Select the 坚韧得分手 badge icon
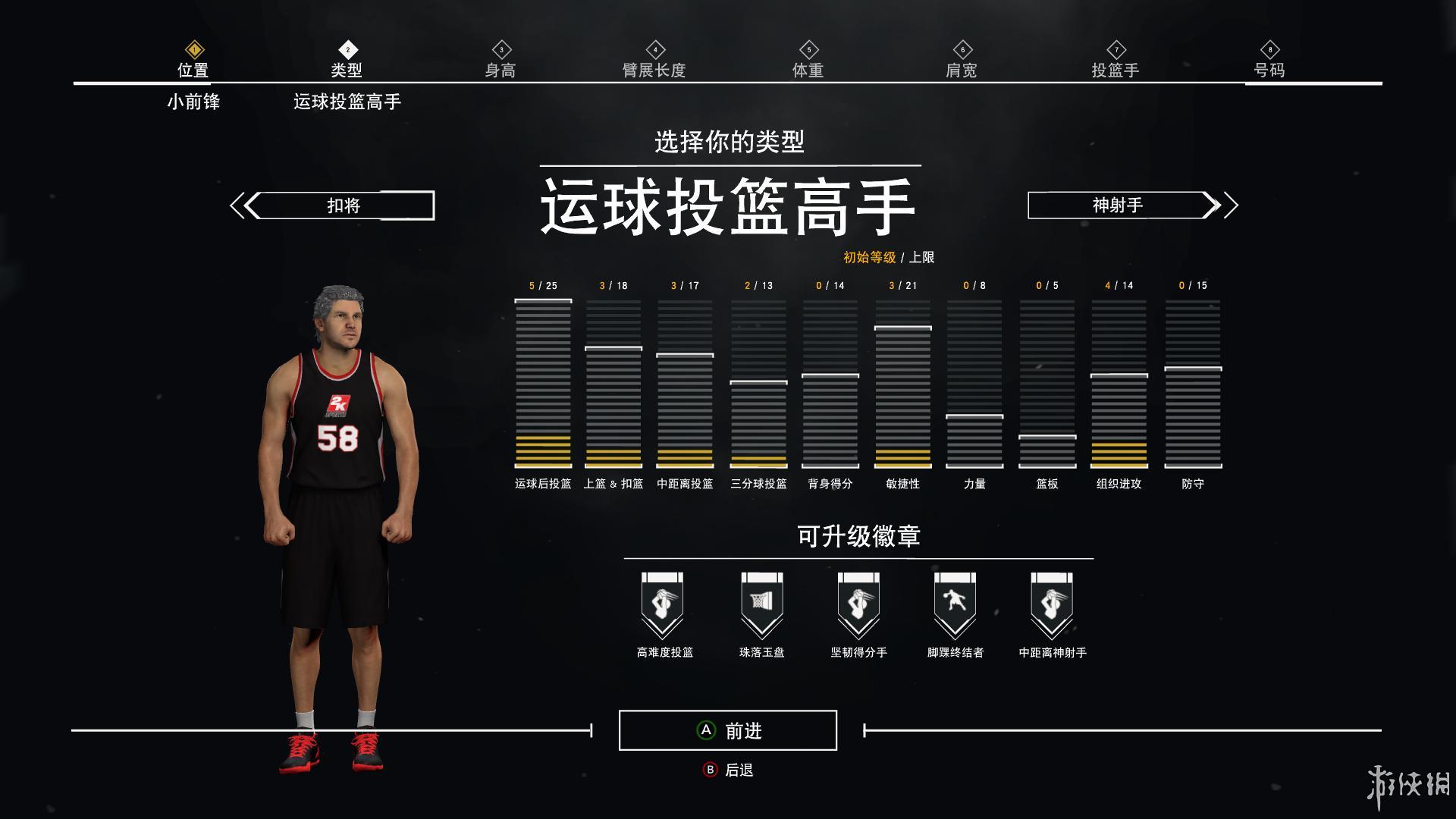 (x=858, y=603)
